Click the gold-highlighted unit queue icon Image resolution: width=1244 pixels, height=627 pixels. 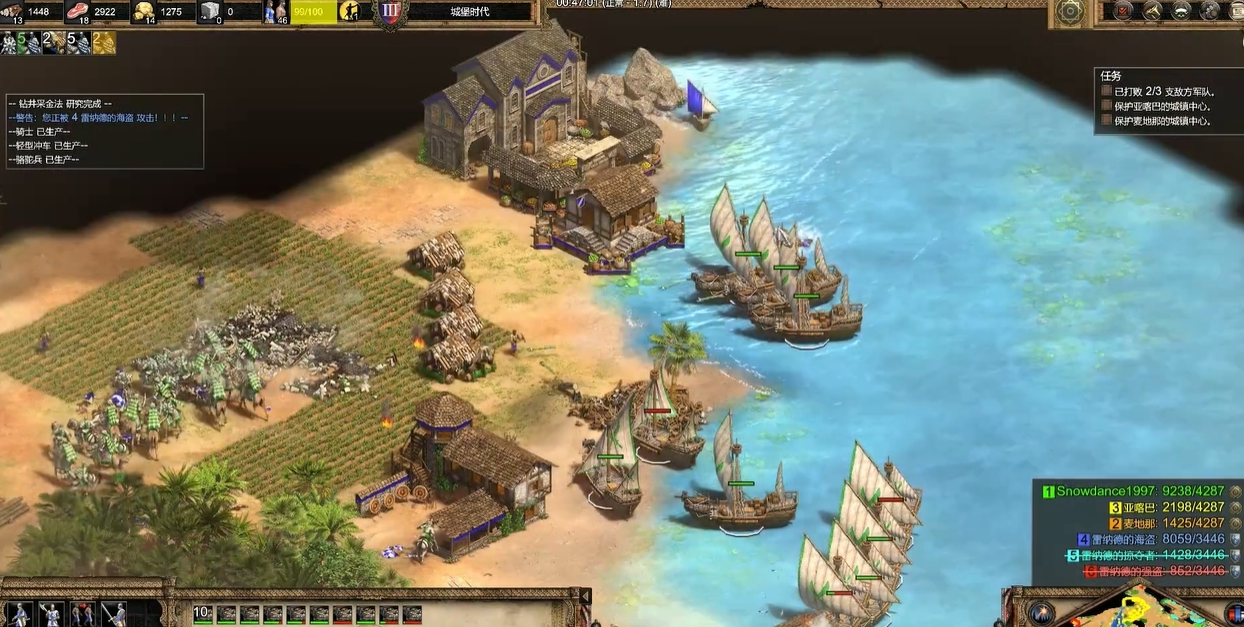104,43
